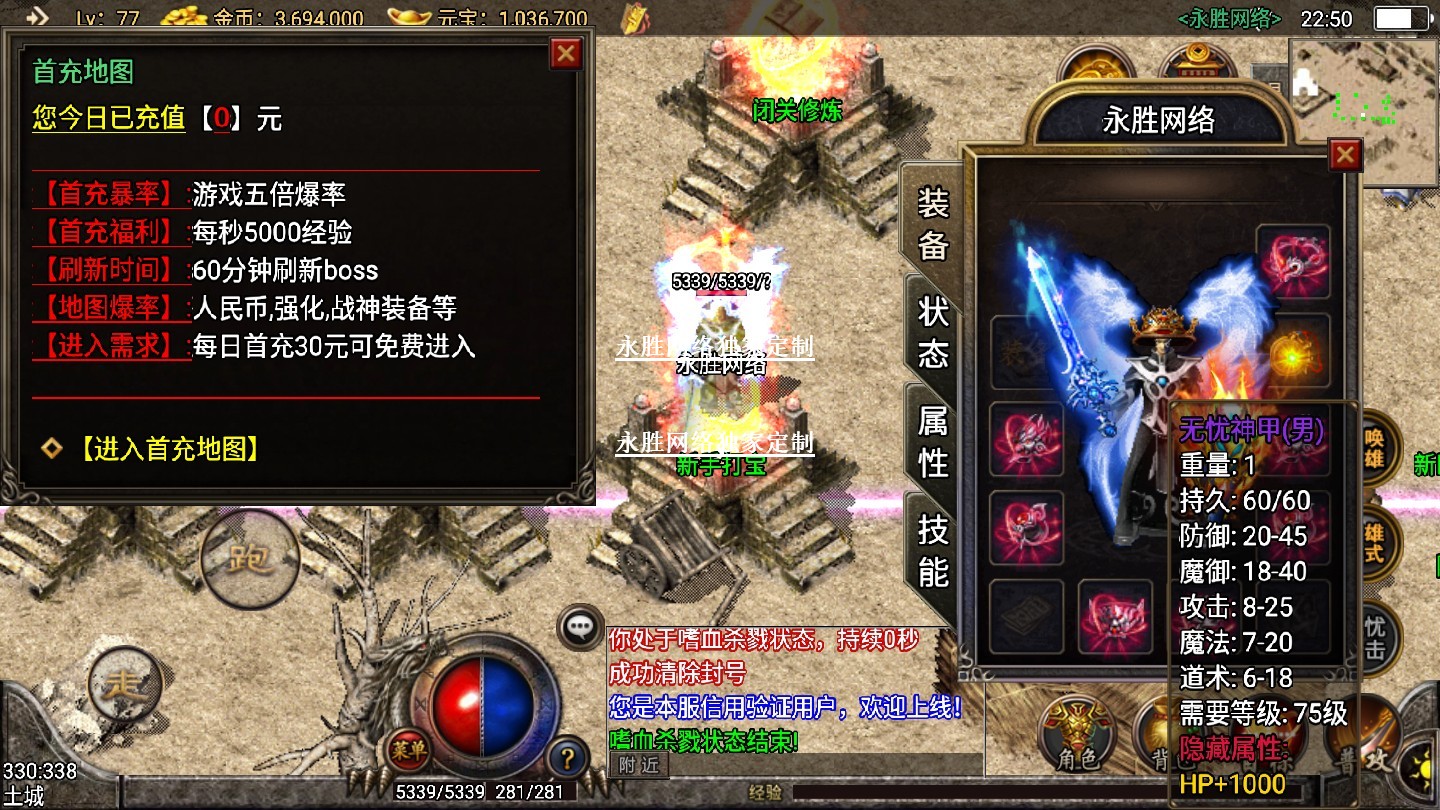Open the 菜单 menu button
This screenshot has height=810, width=1440.
409,750
